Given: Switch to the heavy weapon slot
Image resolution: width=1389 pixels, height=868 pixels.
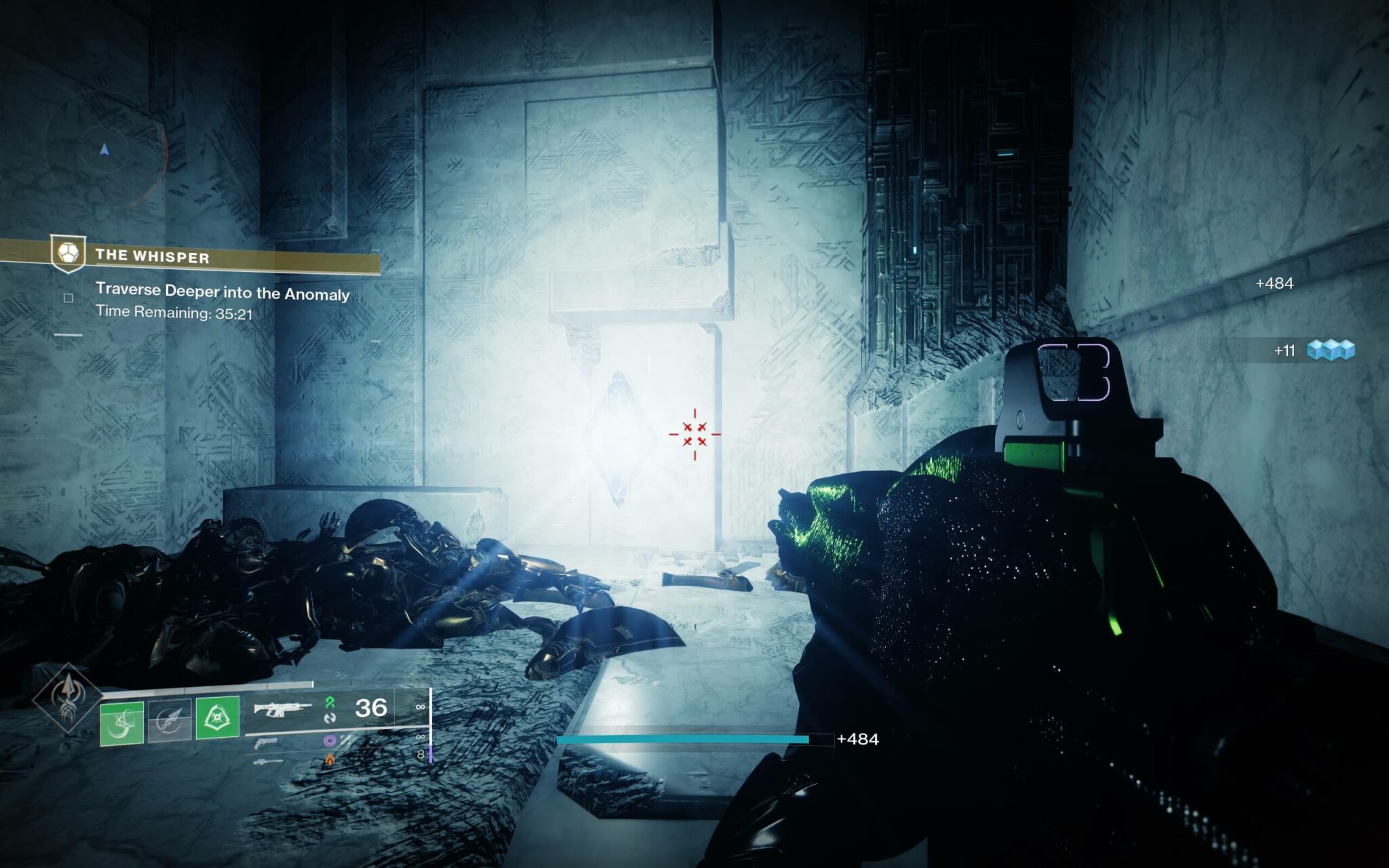Looking at the screenshot, I should [267, 762].
